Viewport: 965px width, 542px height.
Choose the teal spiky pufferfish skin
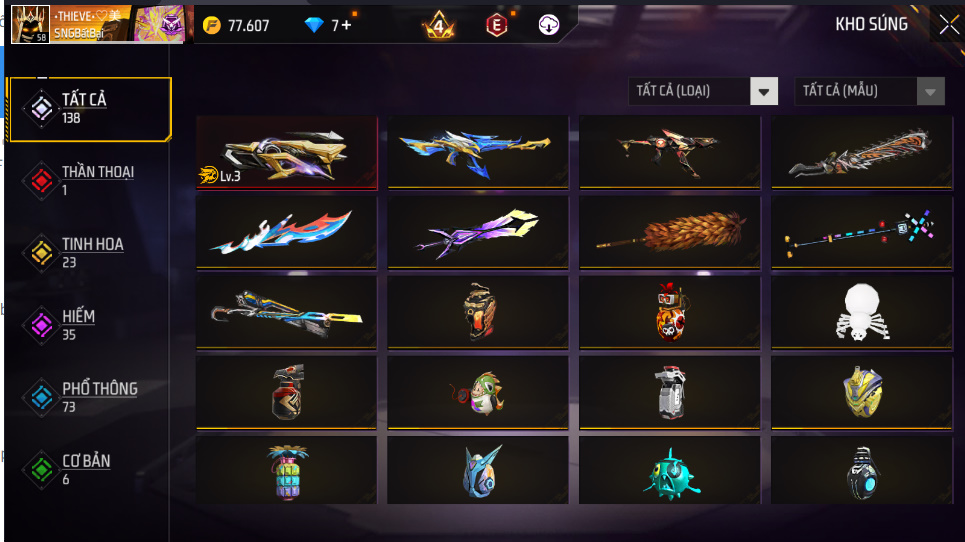click(670, 473)
